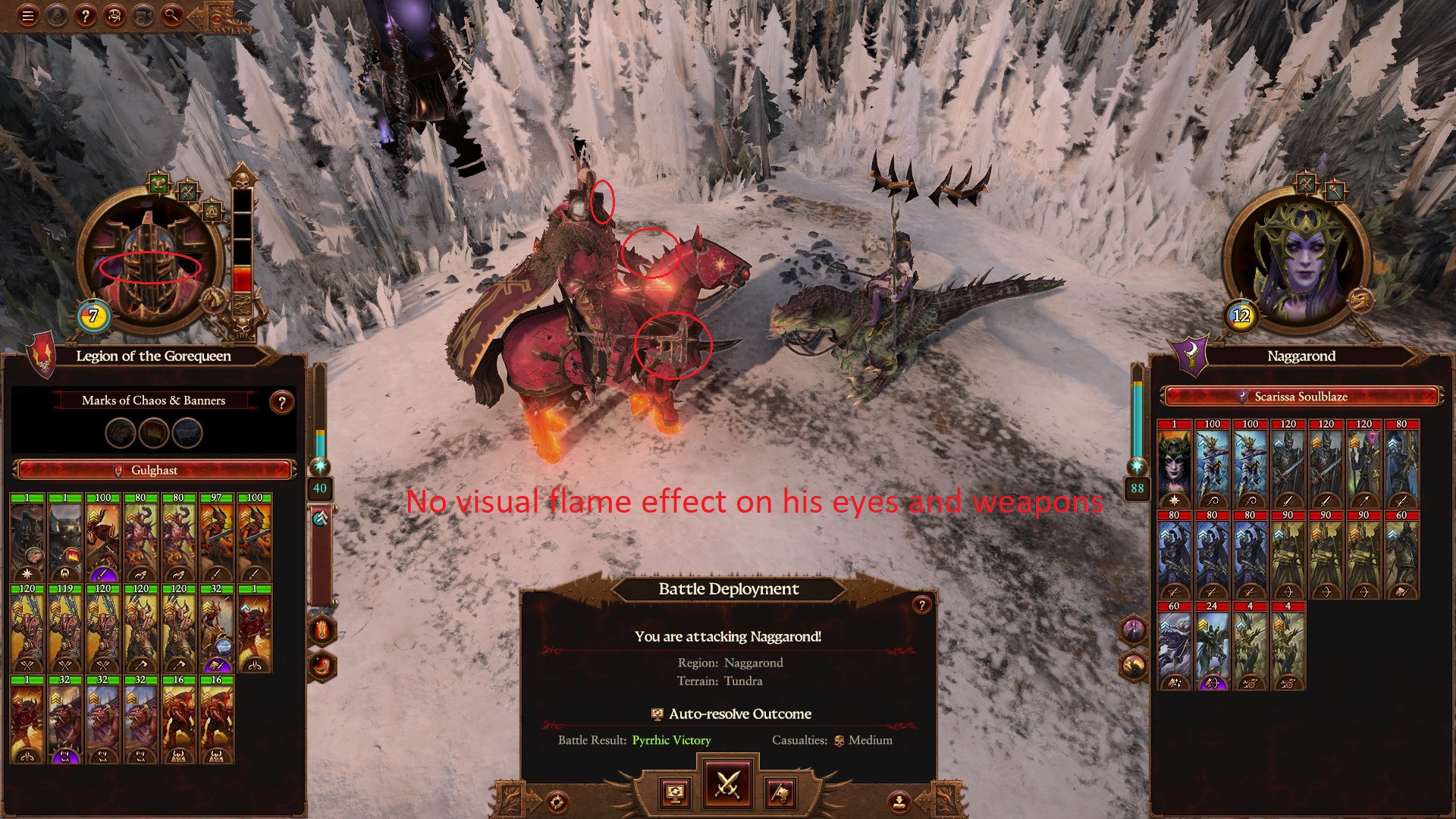Expand the left arrow panel edge beside the bottom bar
Viewport: 1456px width, 819px height.
coord(510,799)
